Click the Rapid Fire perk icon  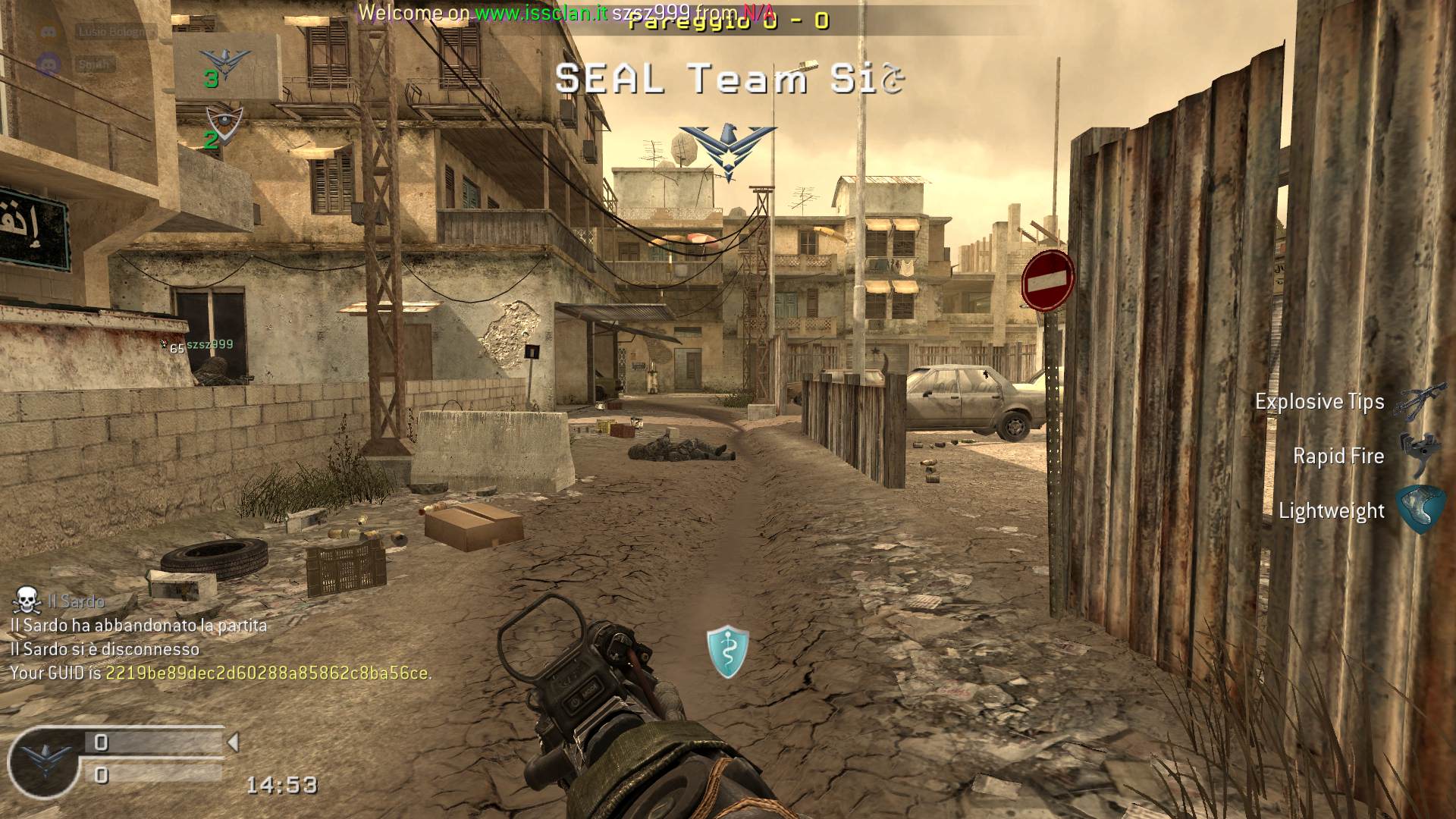tap(1416, 454)
